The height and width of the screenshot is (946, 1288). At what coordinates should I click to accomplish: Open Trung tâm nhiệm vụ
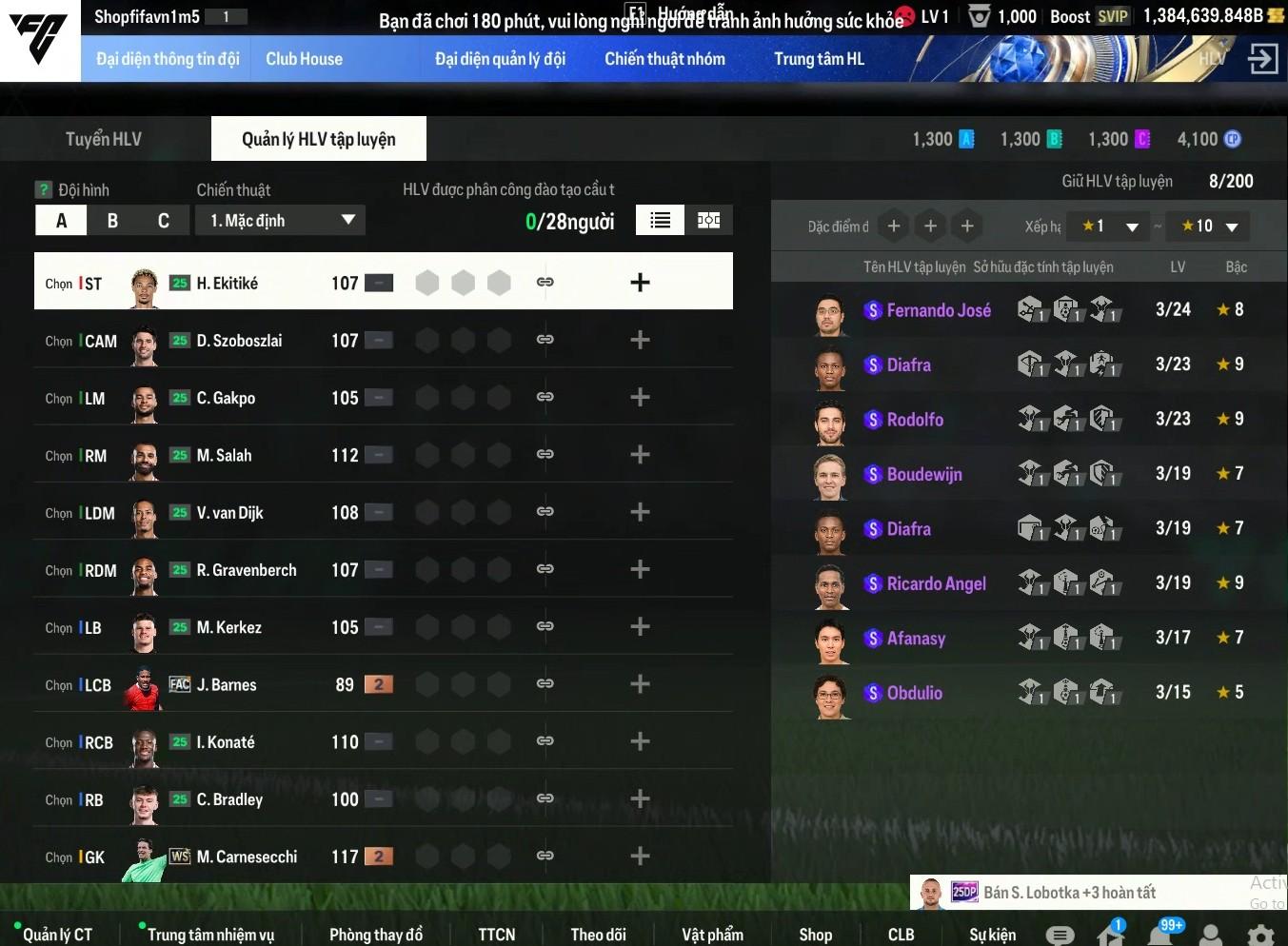tap(210, 935)
